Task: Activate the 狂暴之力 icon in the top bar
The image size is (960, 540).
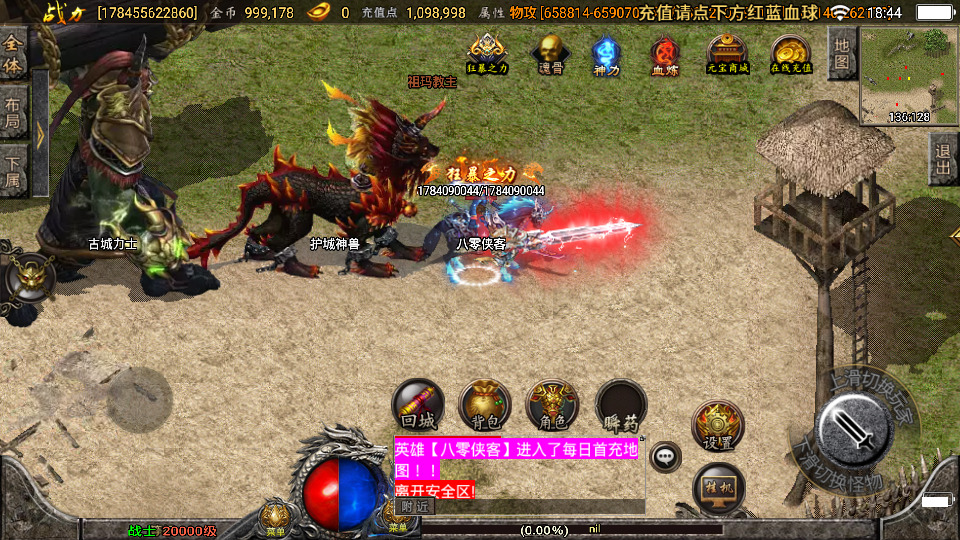Action: tap(487, 53)
